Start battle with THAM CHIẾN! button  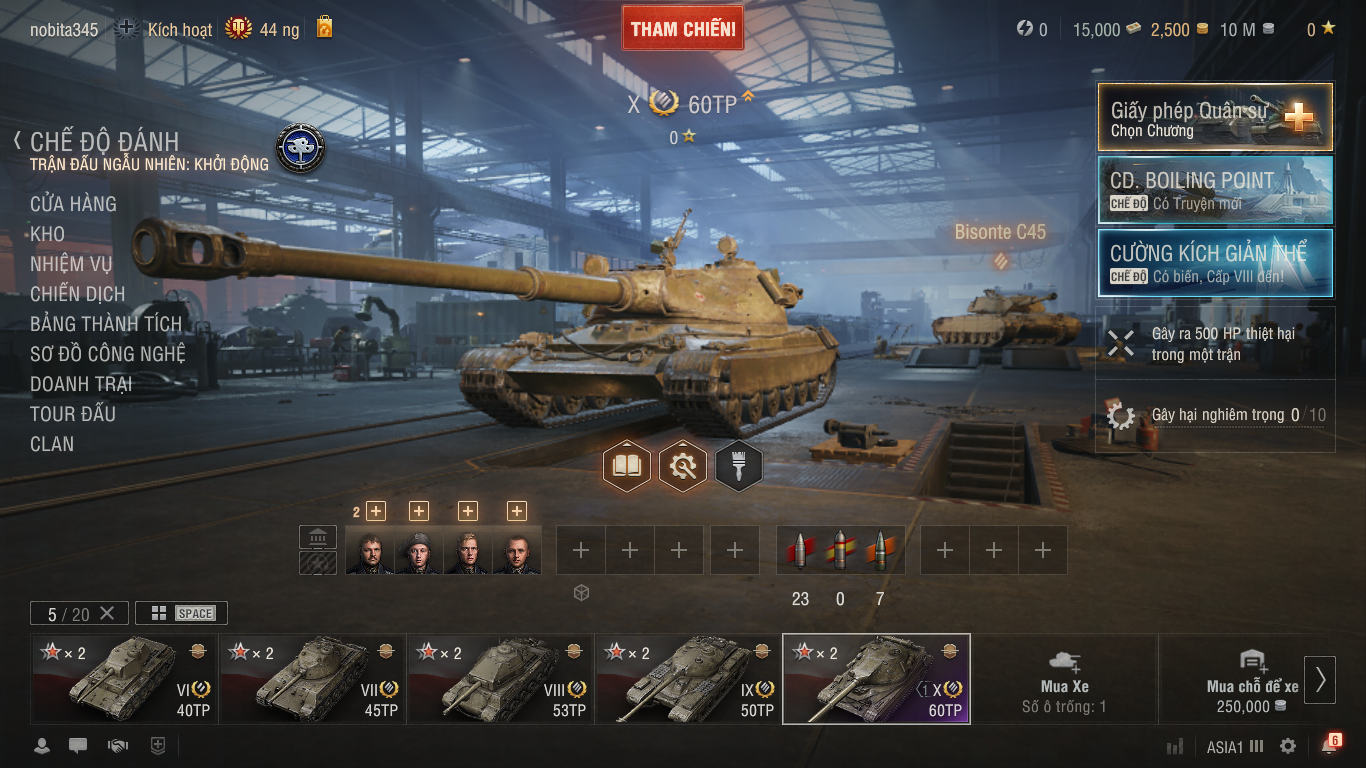[x=683, y=29]
